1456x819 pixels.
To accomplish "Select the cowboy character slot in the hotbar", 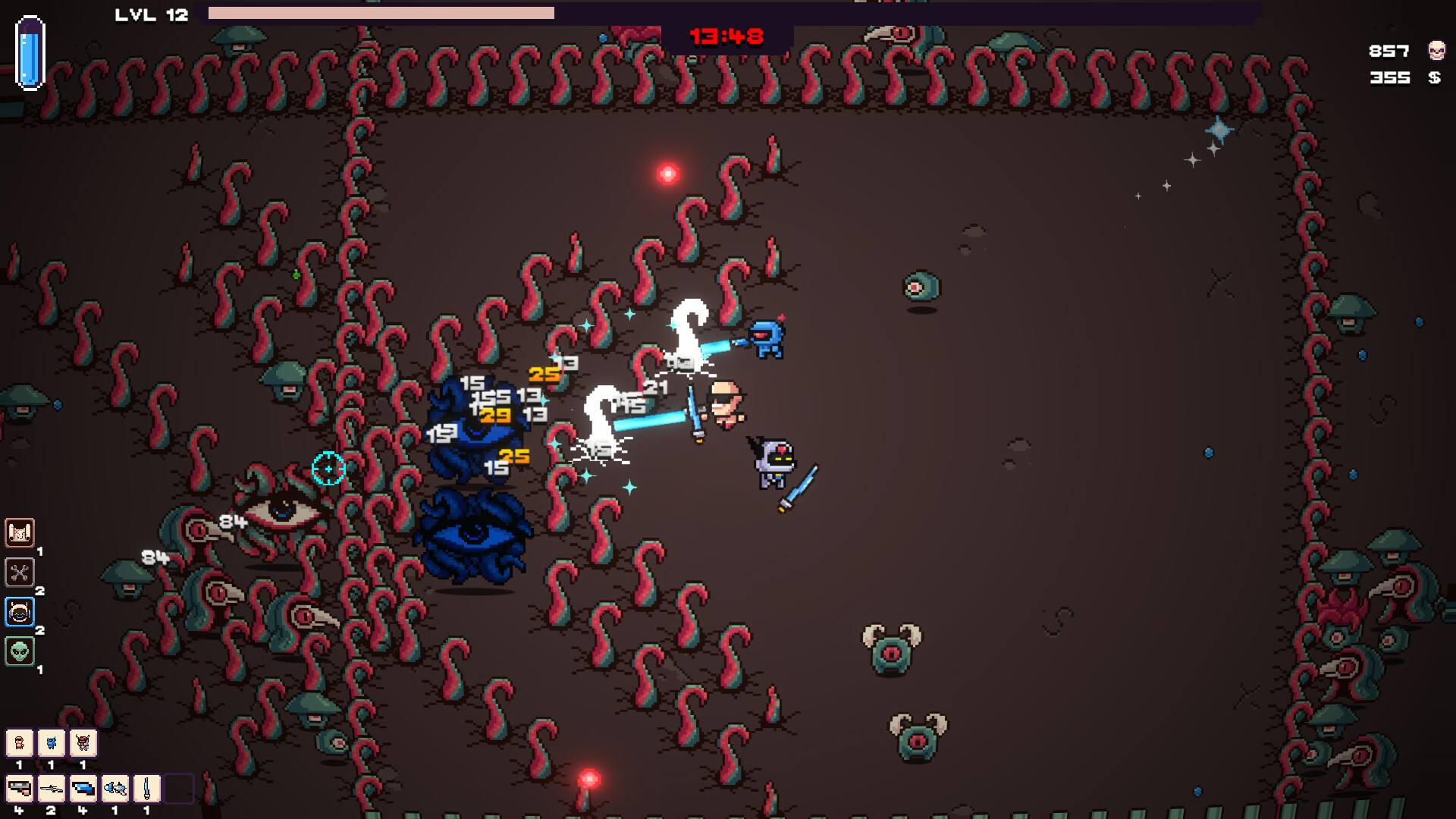I will tap(20, 743).
